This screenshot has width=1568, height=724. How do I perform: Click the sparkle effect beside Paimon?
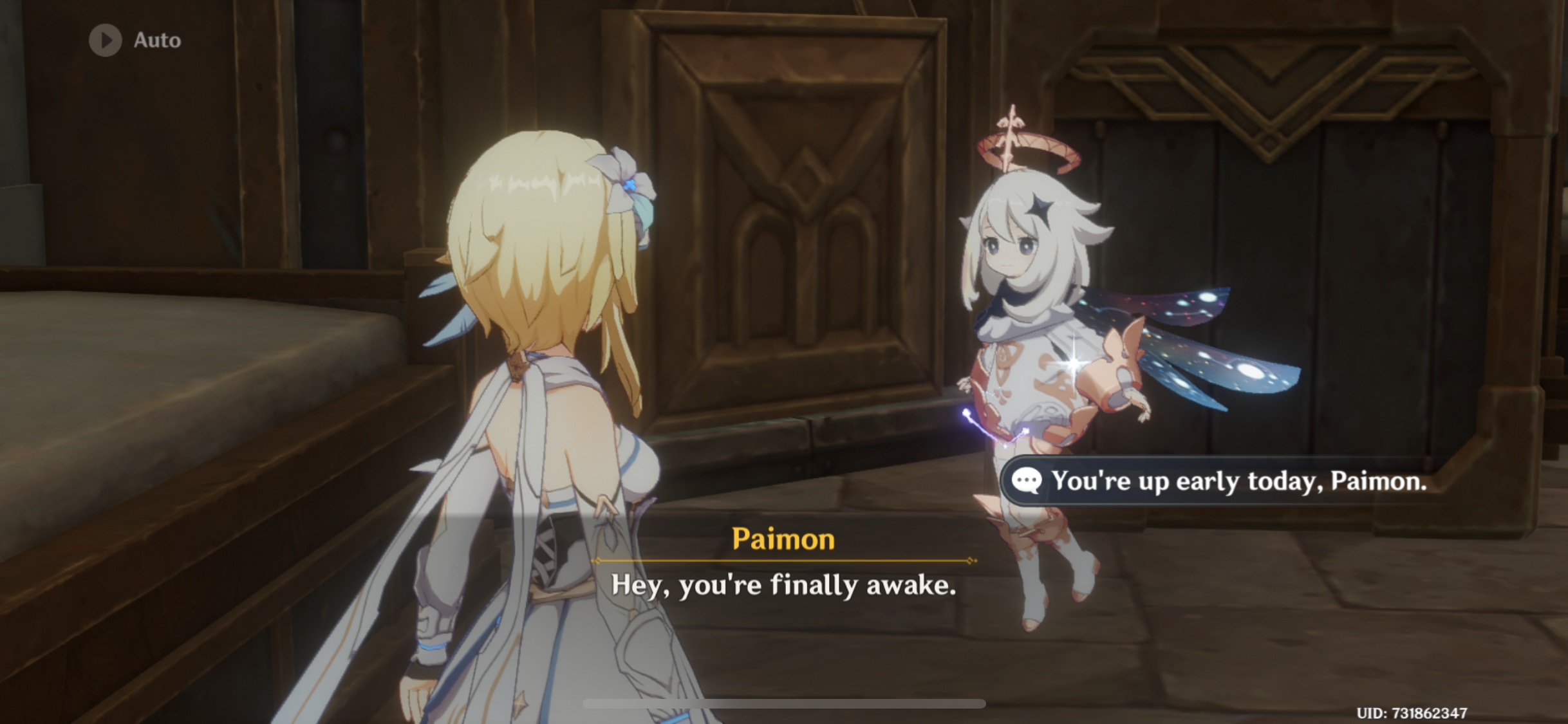(1072, 362)
